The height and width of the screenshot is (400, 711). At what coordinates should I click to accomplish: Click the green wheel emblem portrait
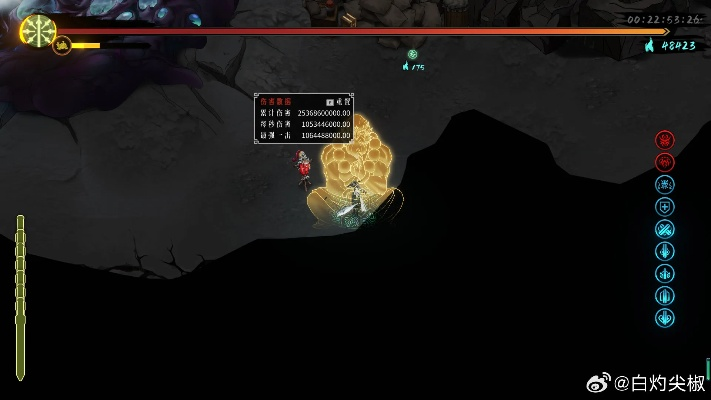[38, 30]
